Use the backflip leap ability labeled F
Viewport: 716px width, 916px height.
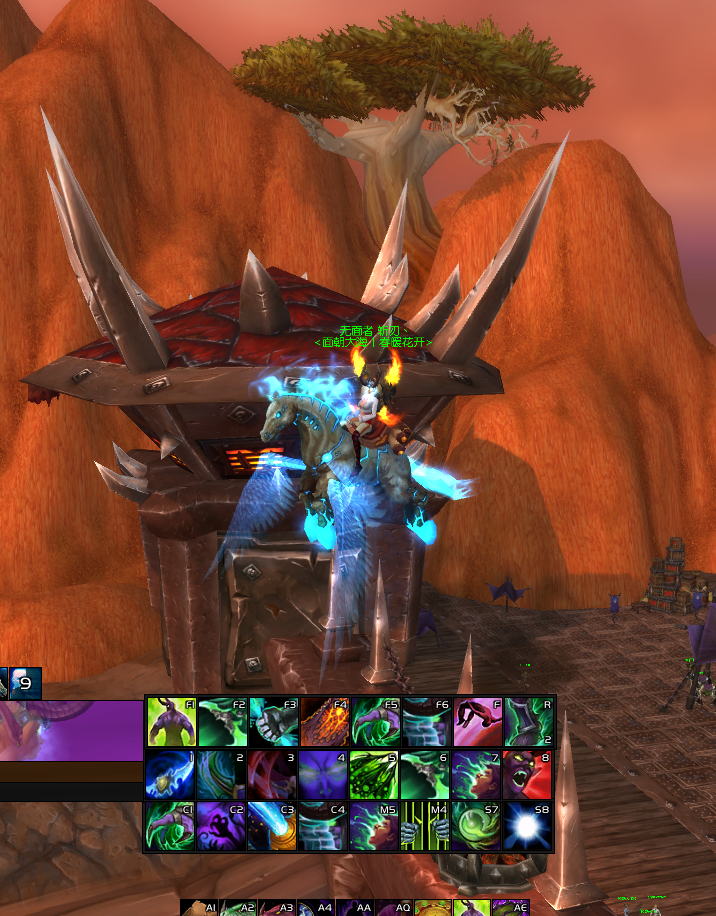(x=478, y=722)
